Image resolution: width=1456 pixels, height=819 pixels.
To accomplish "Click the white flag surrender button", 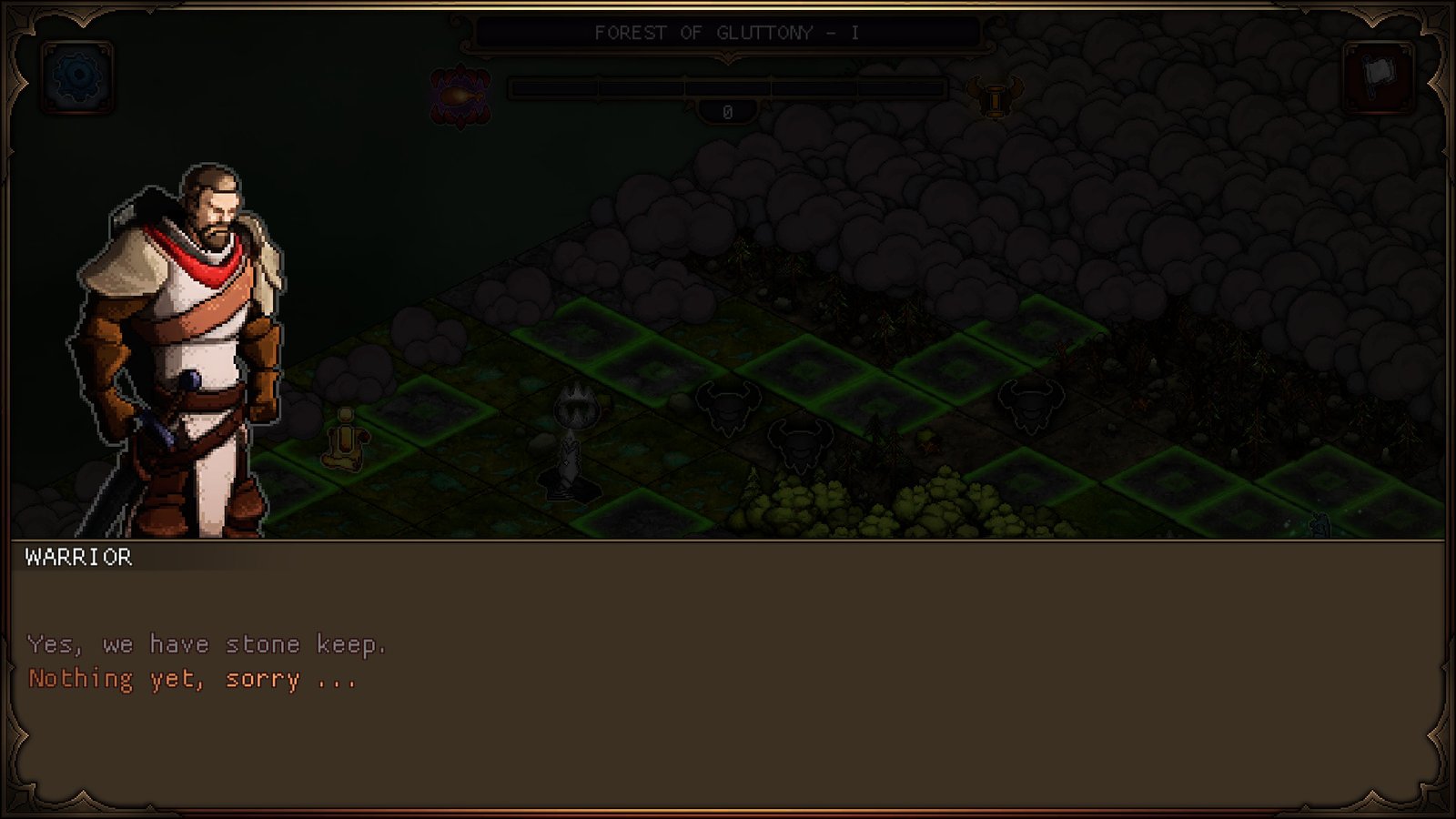I will pos(1379,76).
